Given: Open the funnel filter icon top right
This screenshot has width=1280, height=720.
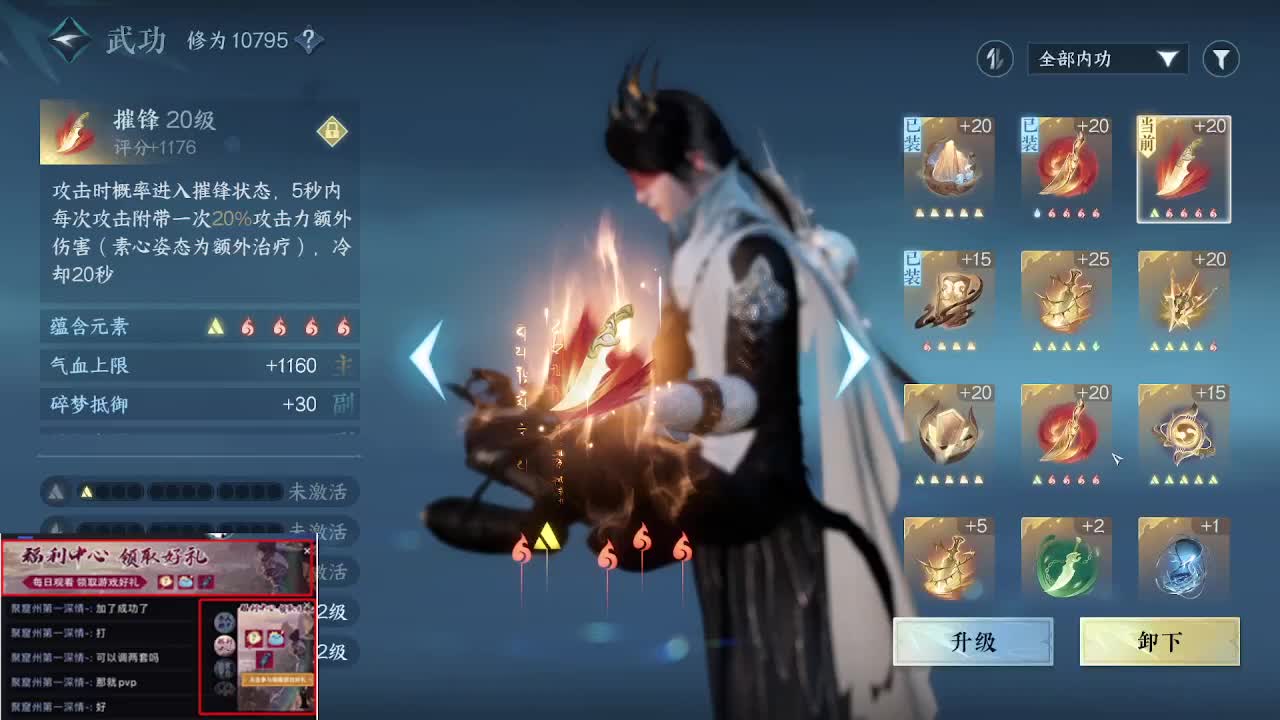Looking at the screenshot, I should pos(1221,59).
